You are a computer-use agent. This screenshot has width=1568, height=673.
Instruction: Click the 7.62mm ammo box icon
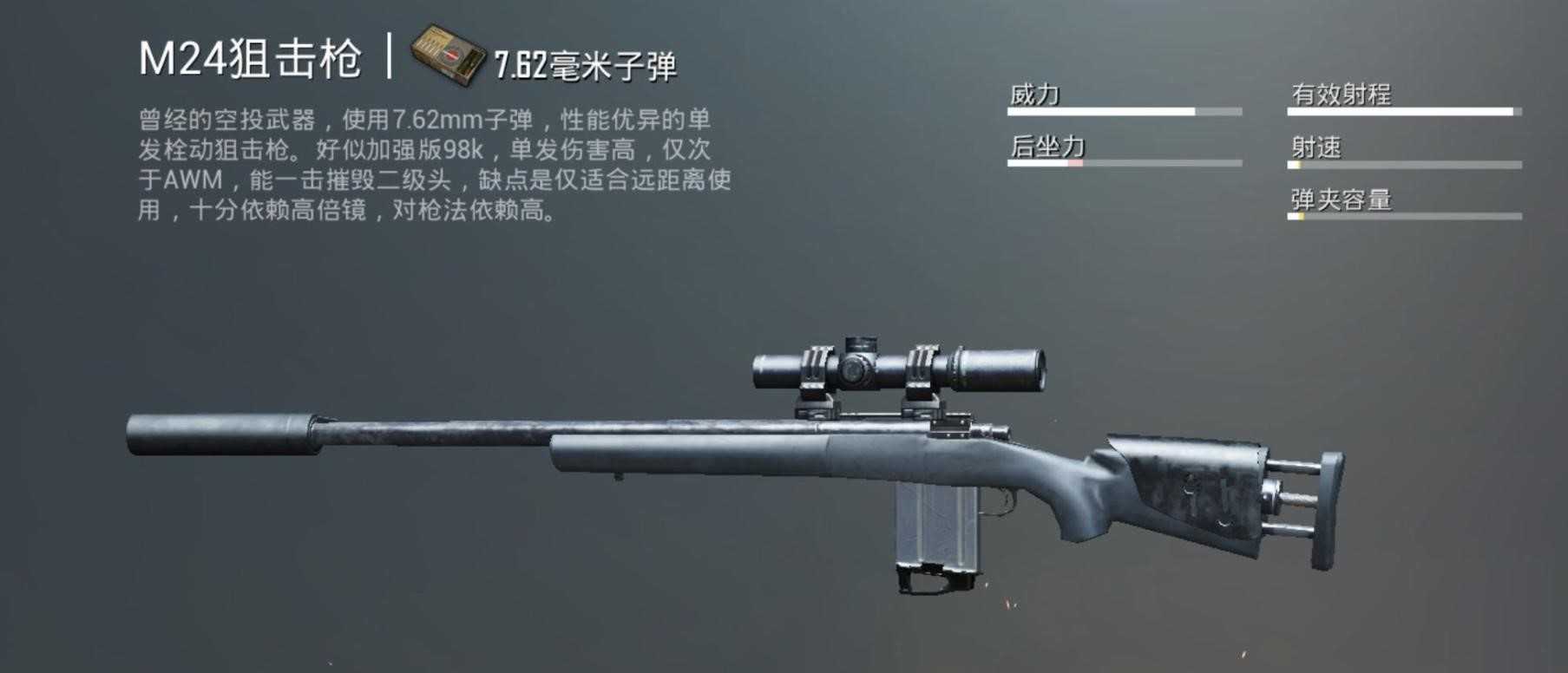[447, 56]
